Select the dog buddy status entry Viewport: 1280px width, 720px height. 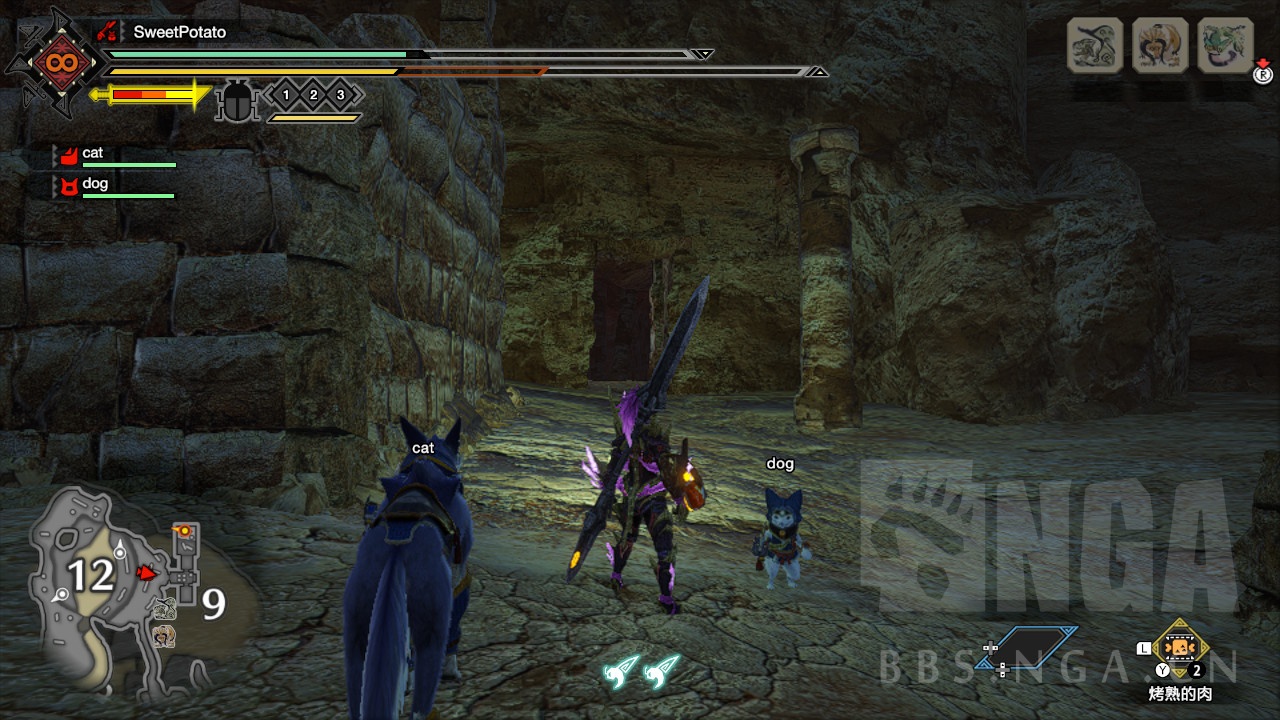[x=113, y=187]
